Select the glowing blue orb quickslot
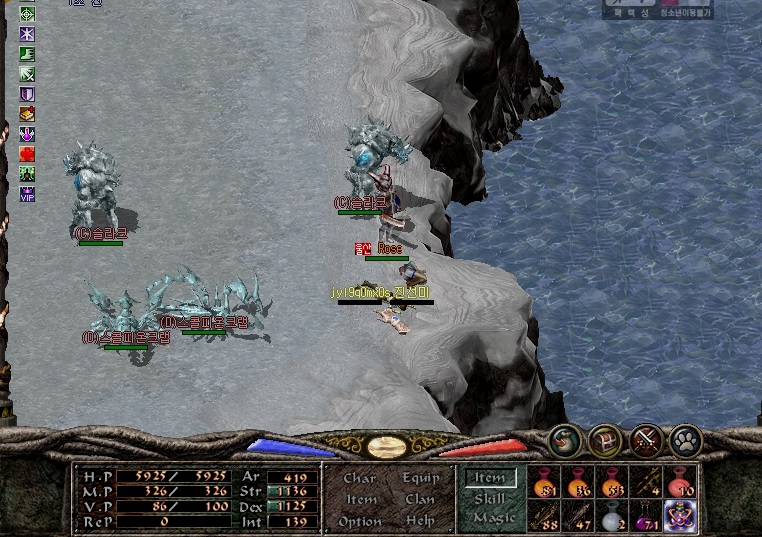The width and height of the screenshot is (762, 537). coord(681,516)
